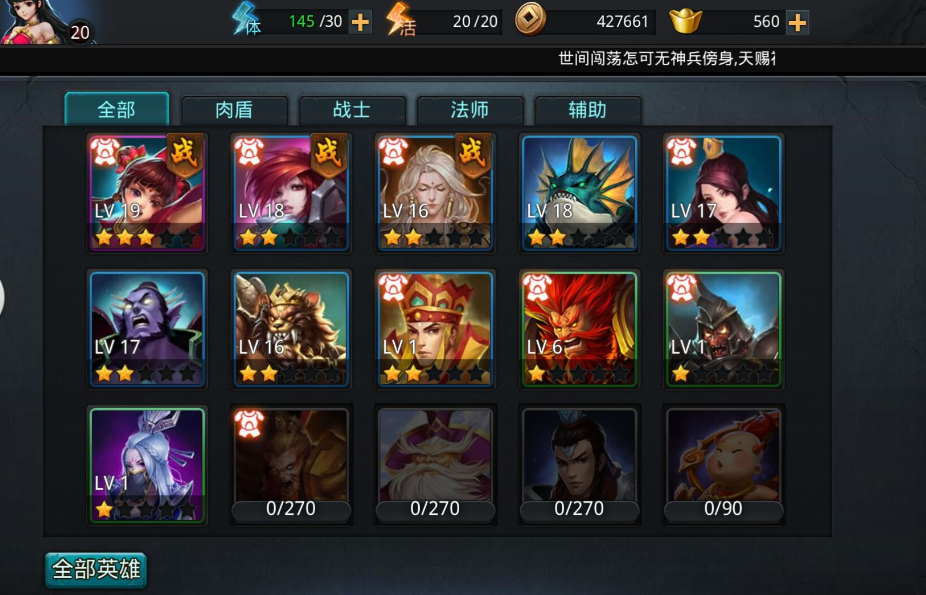Viewport: 926px width, 595px height.
Task: Open the 法师 tab
Action: click(470, 110)
